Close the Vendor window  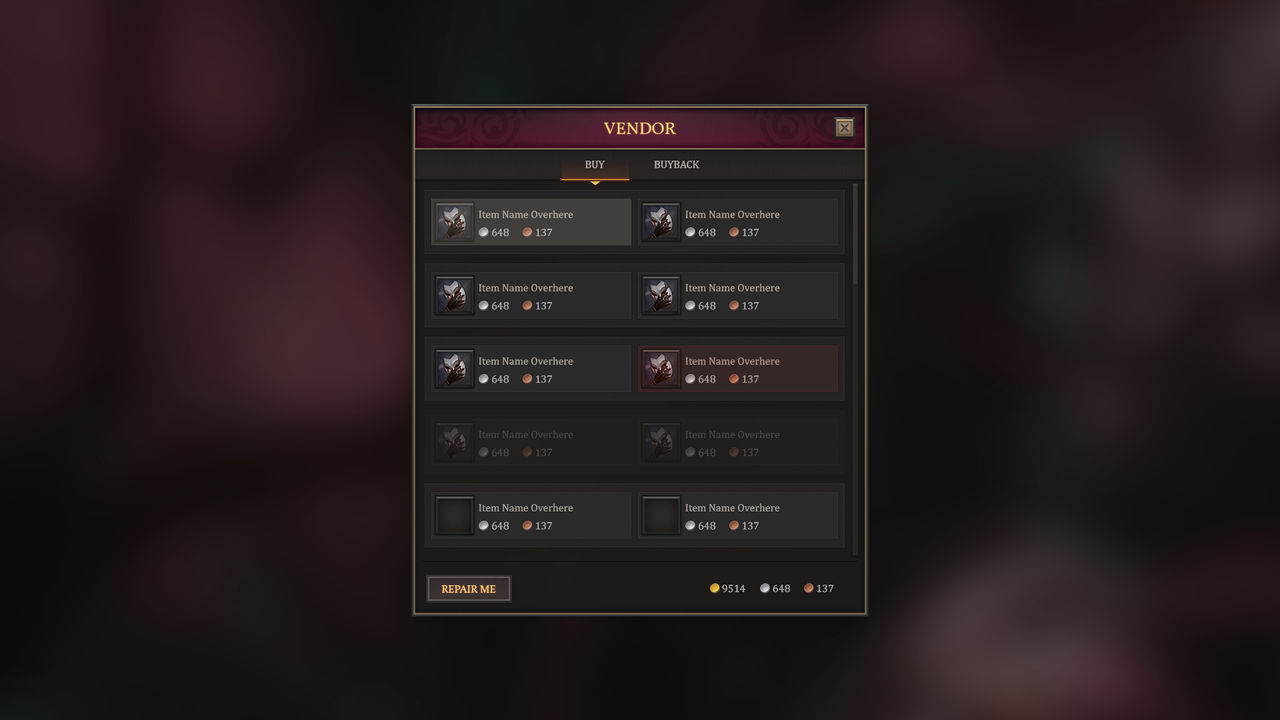point(844,127)
